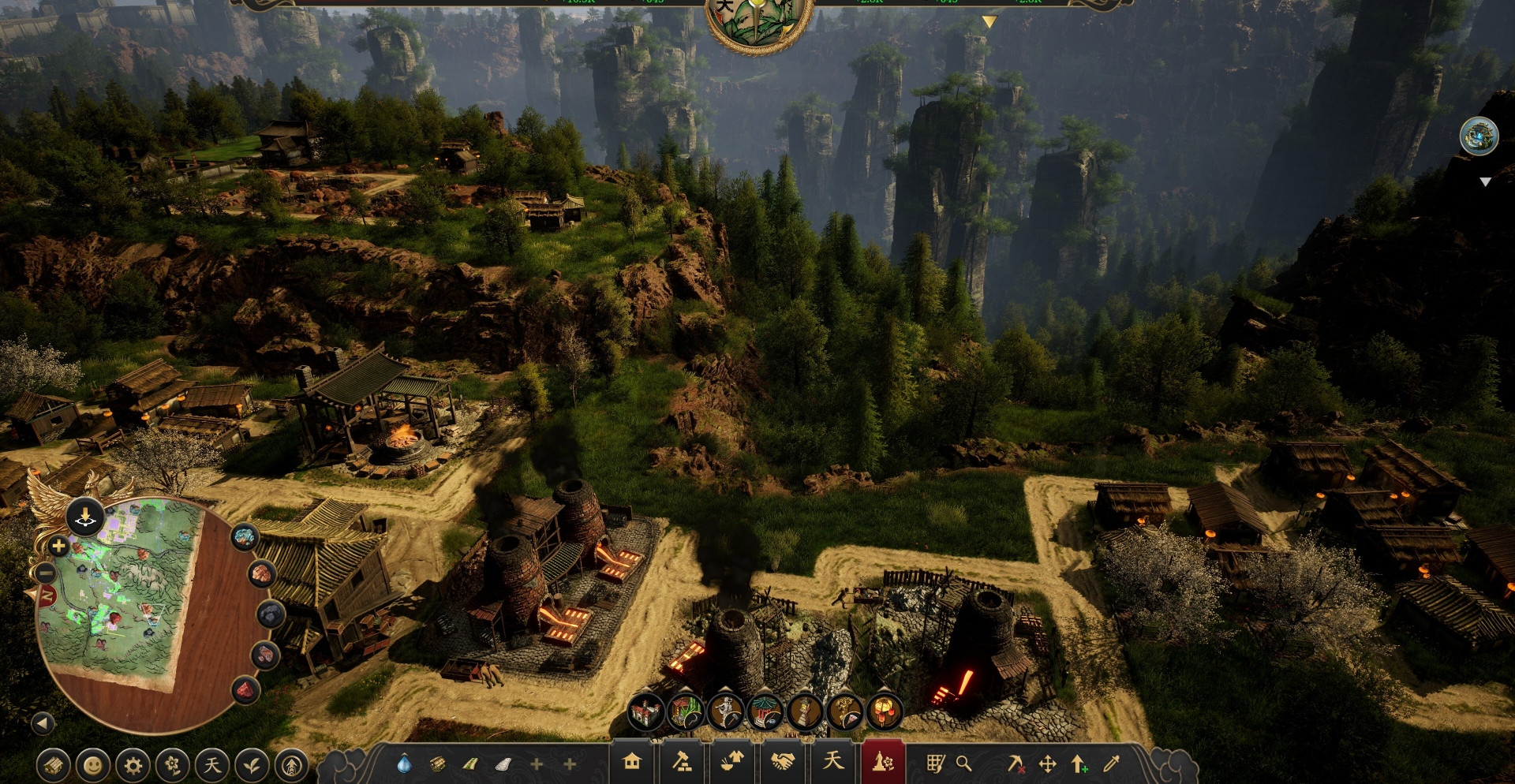Toggle the blue crystal ore map filter
Viewport: 1515px width, 784px height.
245,537
